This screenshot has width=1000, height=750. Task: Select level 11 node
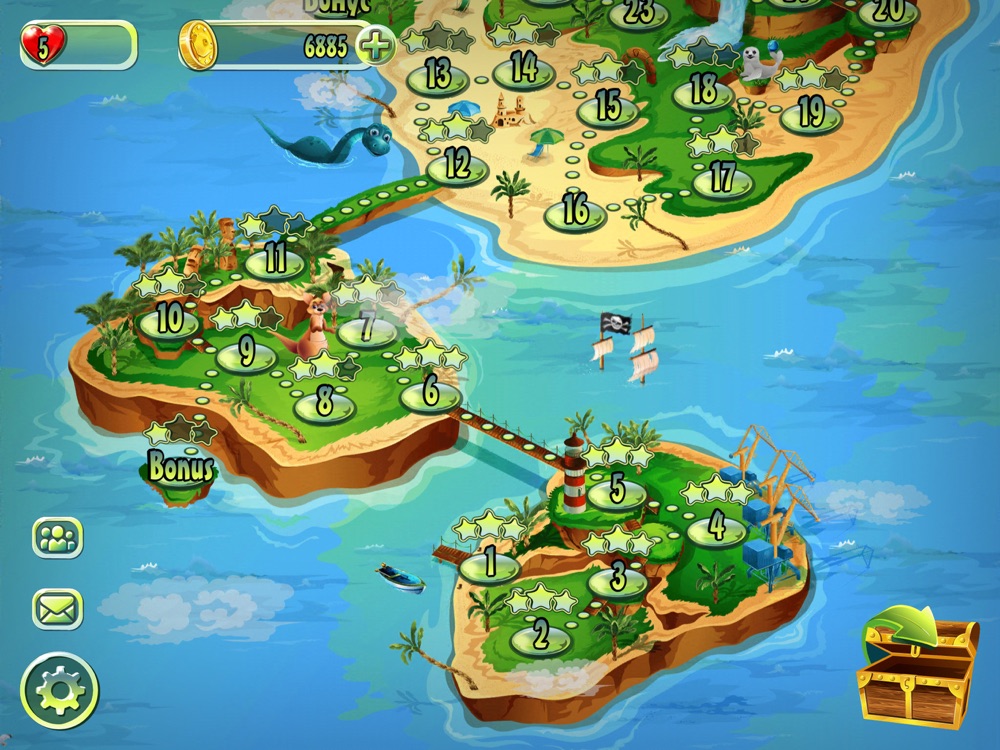coord(275,260)
